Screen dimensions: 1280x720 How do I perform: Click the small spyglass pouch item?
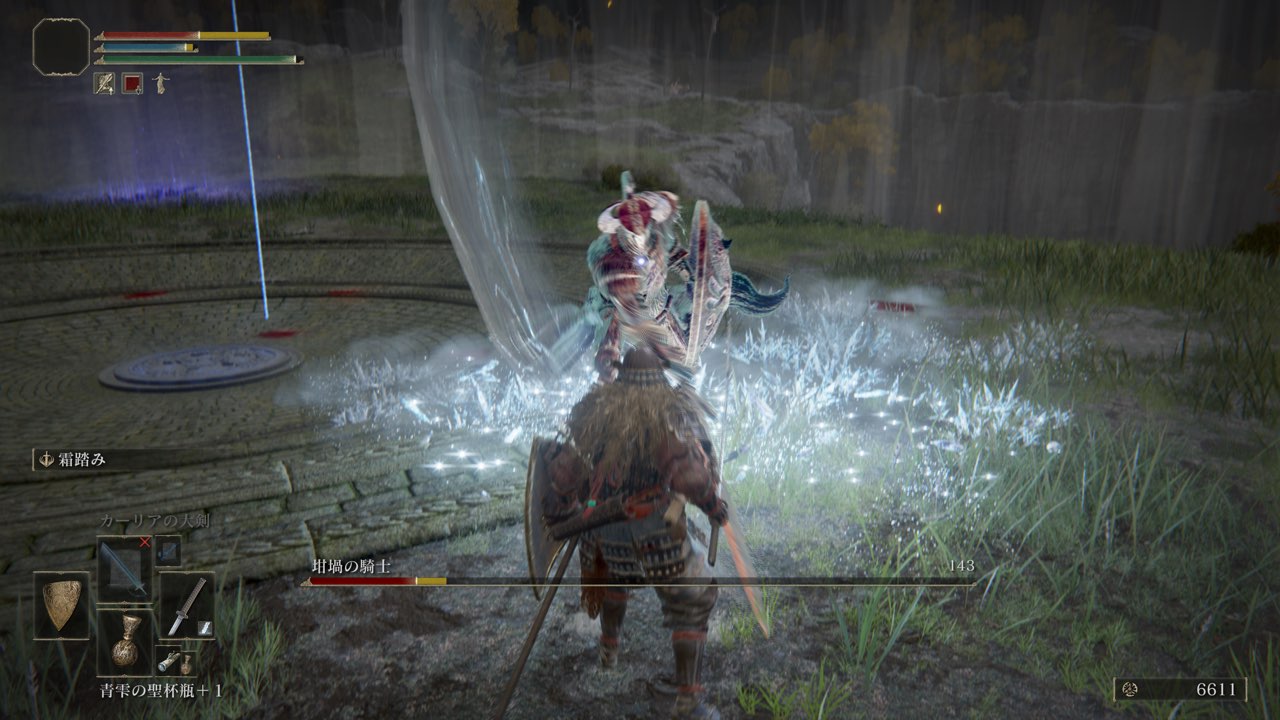point(167,659)
